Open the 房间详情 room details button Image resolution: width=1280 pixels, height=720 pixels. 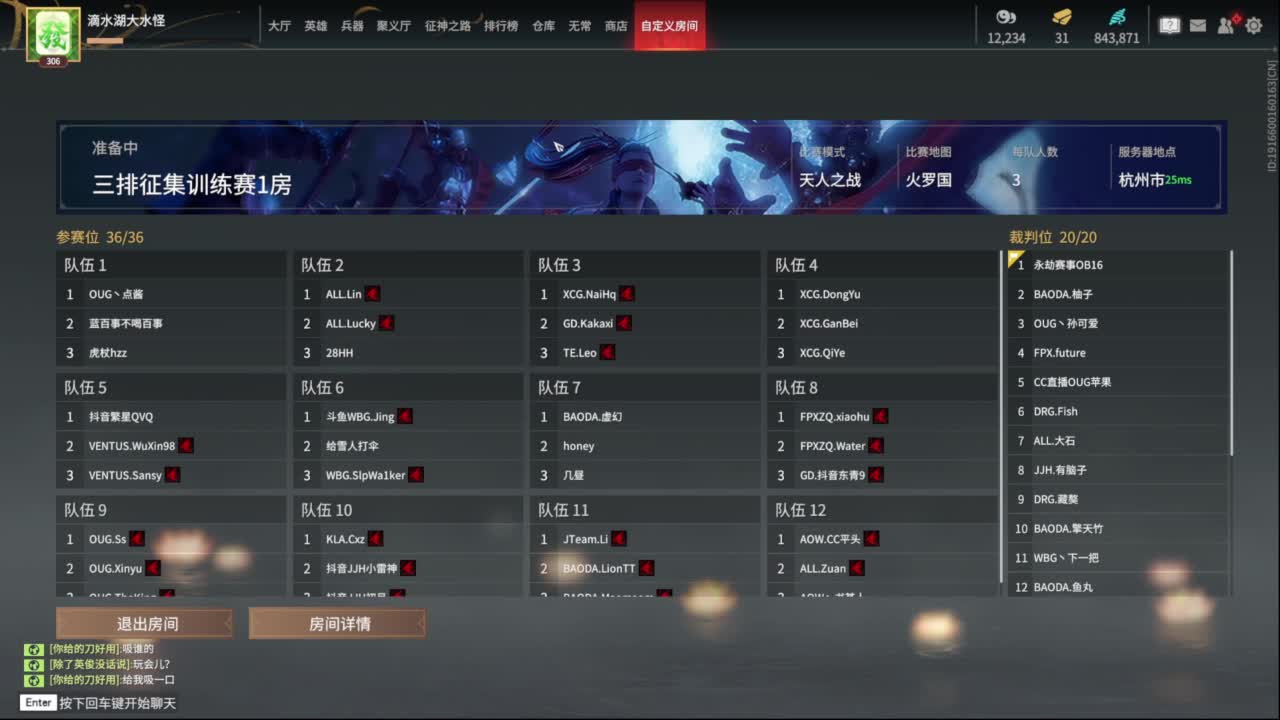[x=337, y=622]
